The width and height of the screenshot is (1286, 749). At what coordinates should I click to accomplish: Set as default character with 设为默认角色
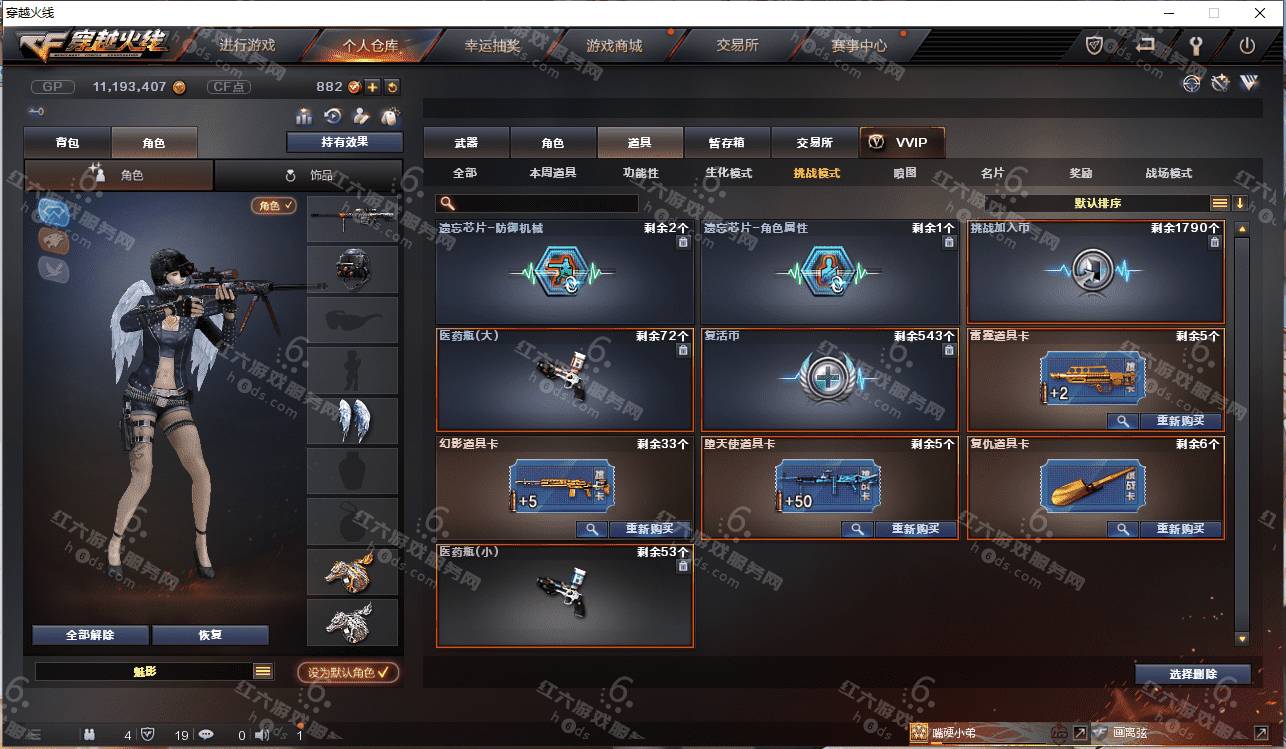tap(348, 673)
